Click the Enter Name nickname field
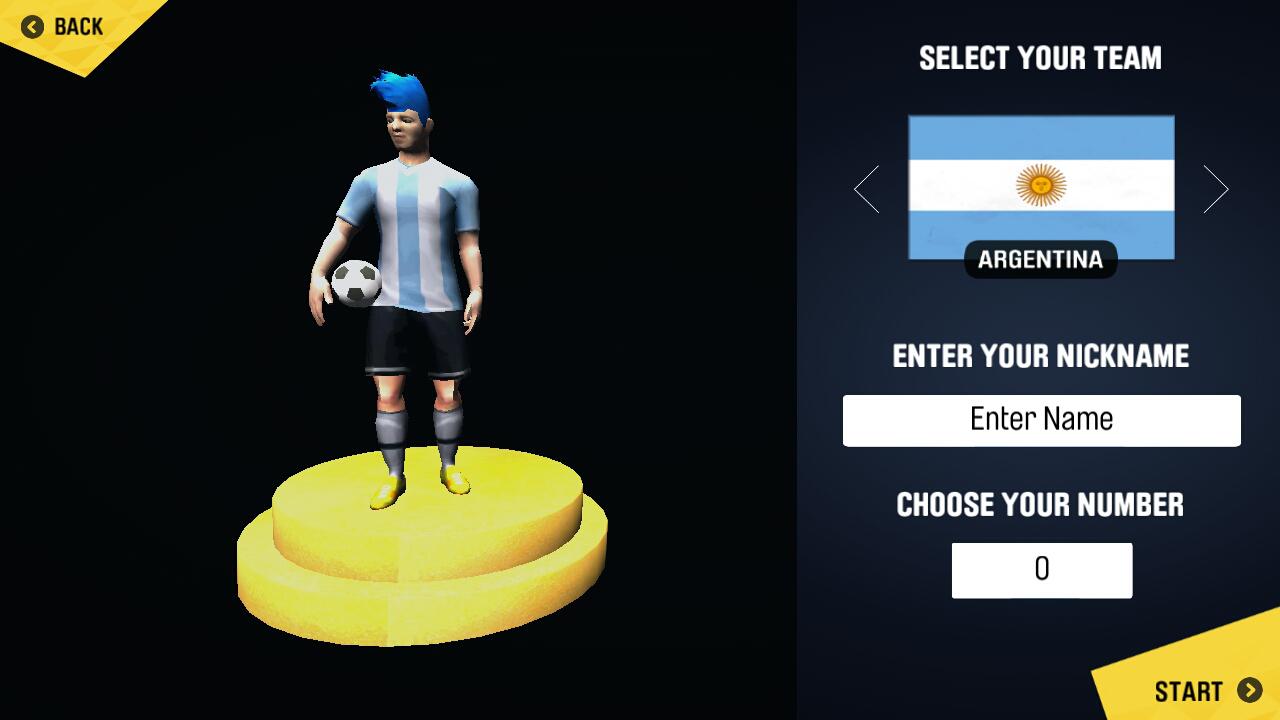Viewport: 1280px width, 720px height. [x=1041, y=420]
